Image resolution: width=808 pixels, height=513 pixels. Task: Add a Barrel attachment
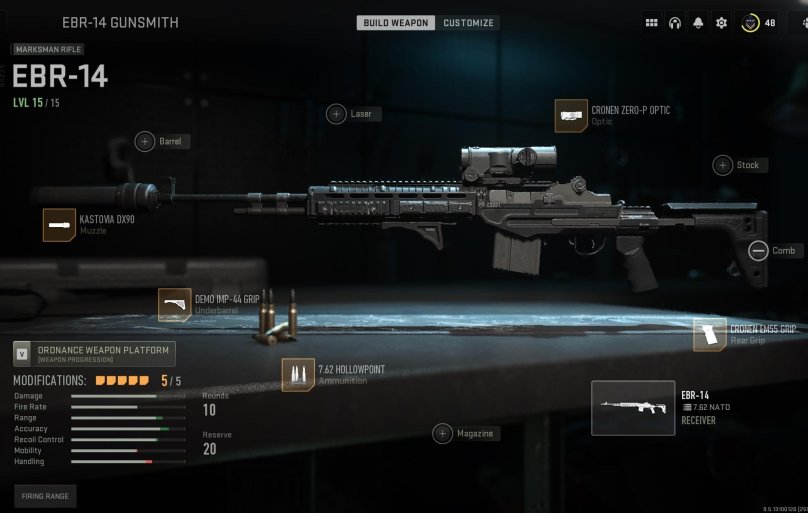pos(145,142)
